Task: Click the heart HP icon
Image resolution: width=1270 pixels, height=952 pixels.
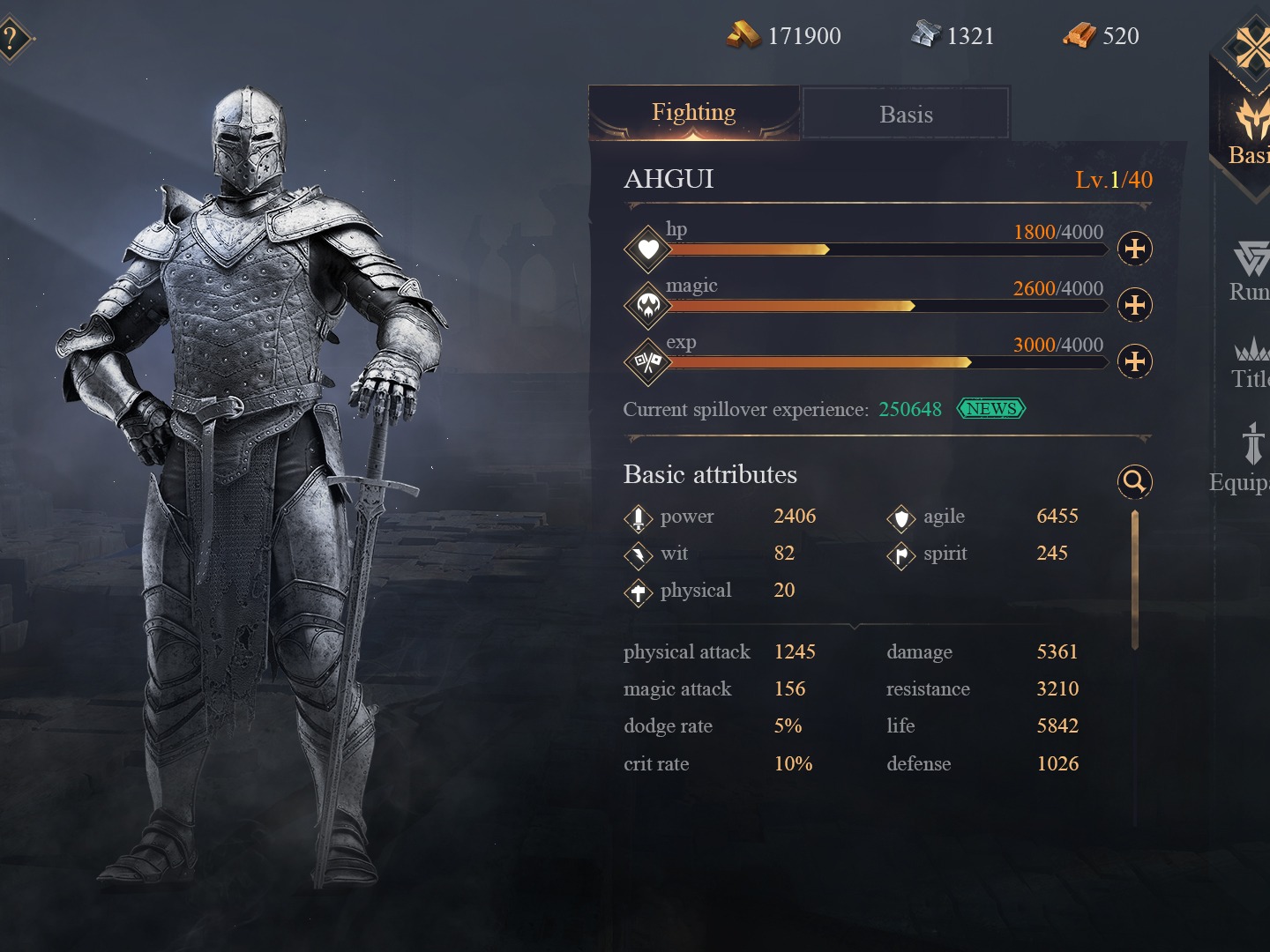Action: [x=647, y=249]
